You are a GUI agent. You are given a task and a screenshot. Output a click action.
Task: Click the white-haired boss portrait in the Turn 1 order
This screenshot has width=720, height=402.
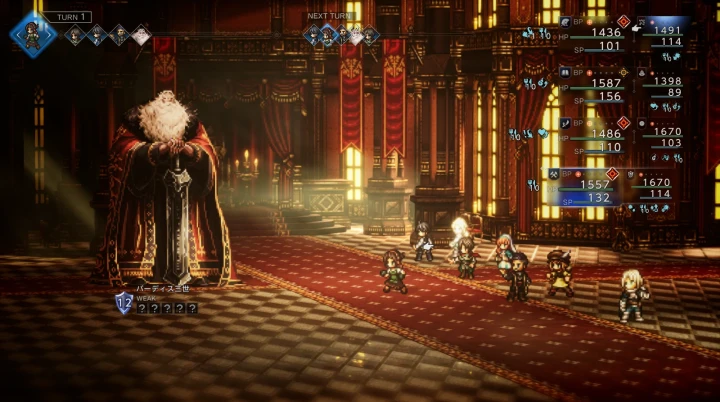pyautogui.click(x=141, y=36)
